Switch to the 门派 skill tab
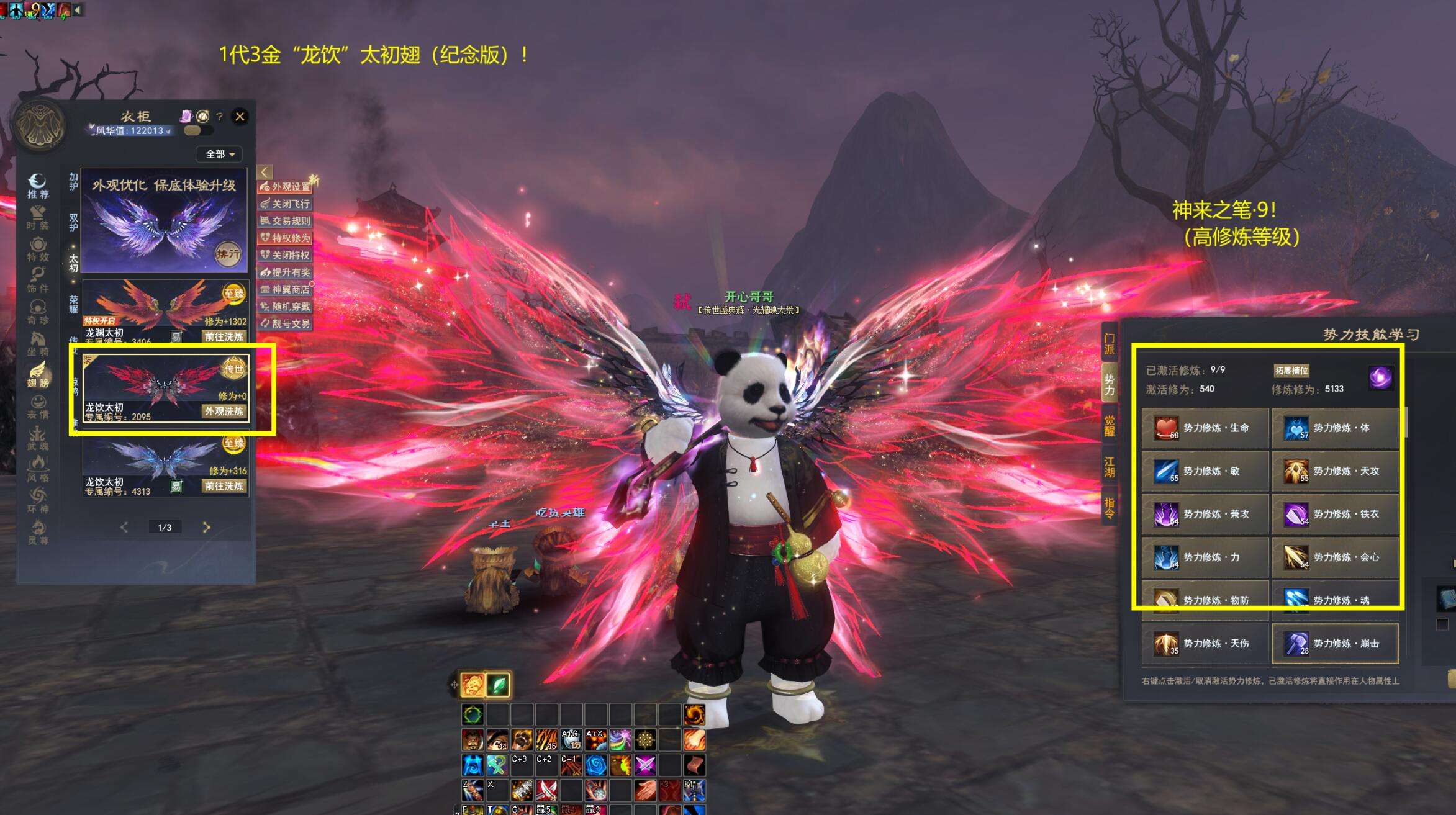 point(1109,343)
